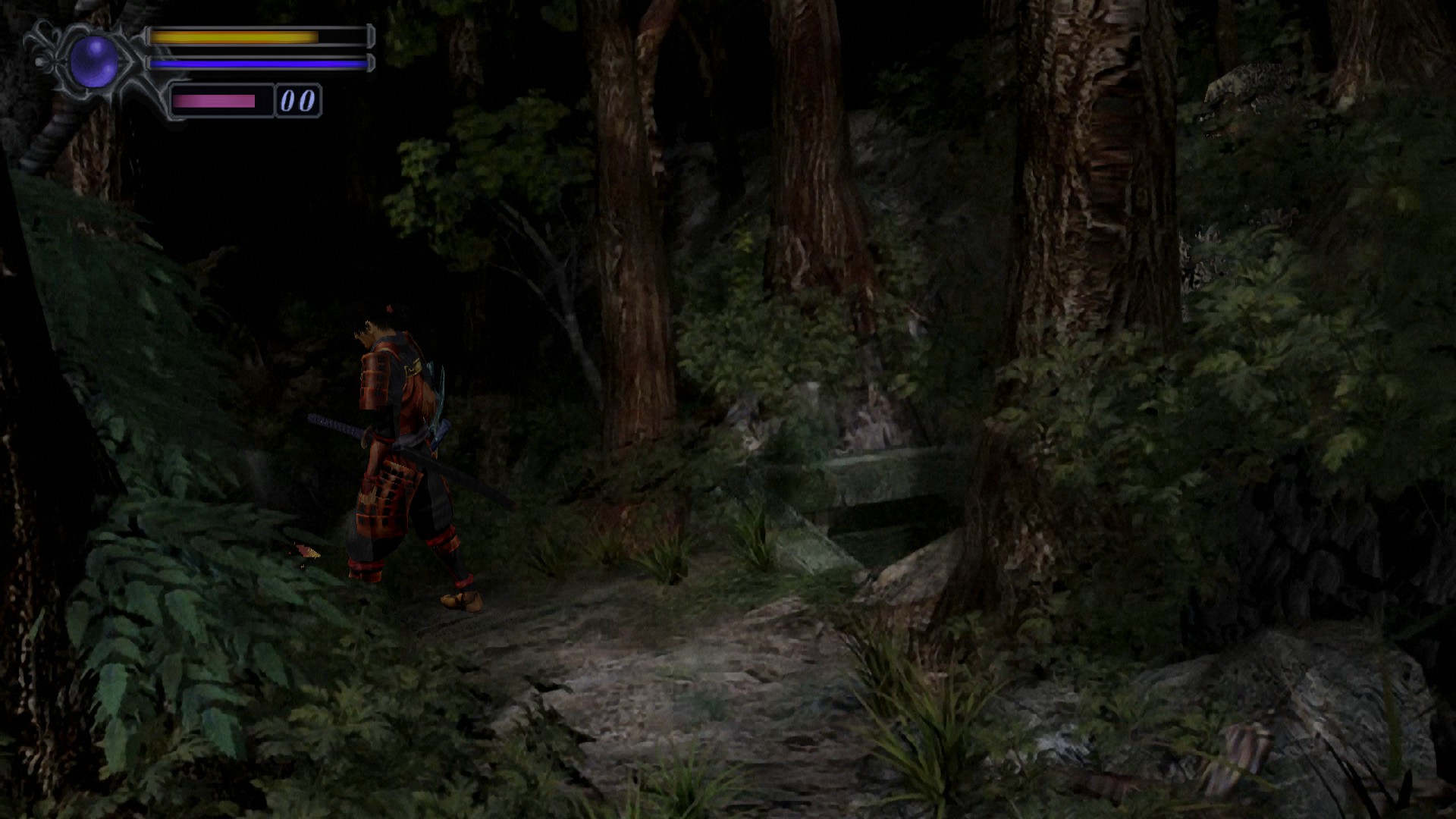Click the purple gauntlet orb icon
Image resolution: width=1456 pixels, height=819 pixels.
click(94, 61)
